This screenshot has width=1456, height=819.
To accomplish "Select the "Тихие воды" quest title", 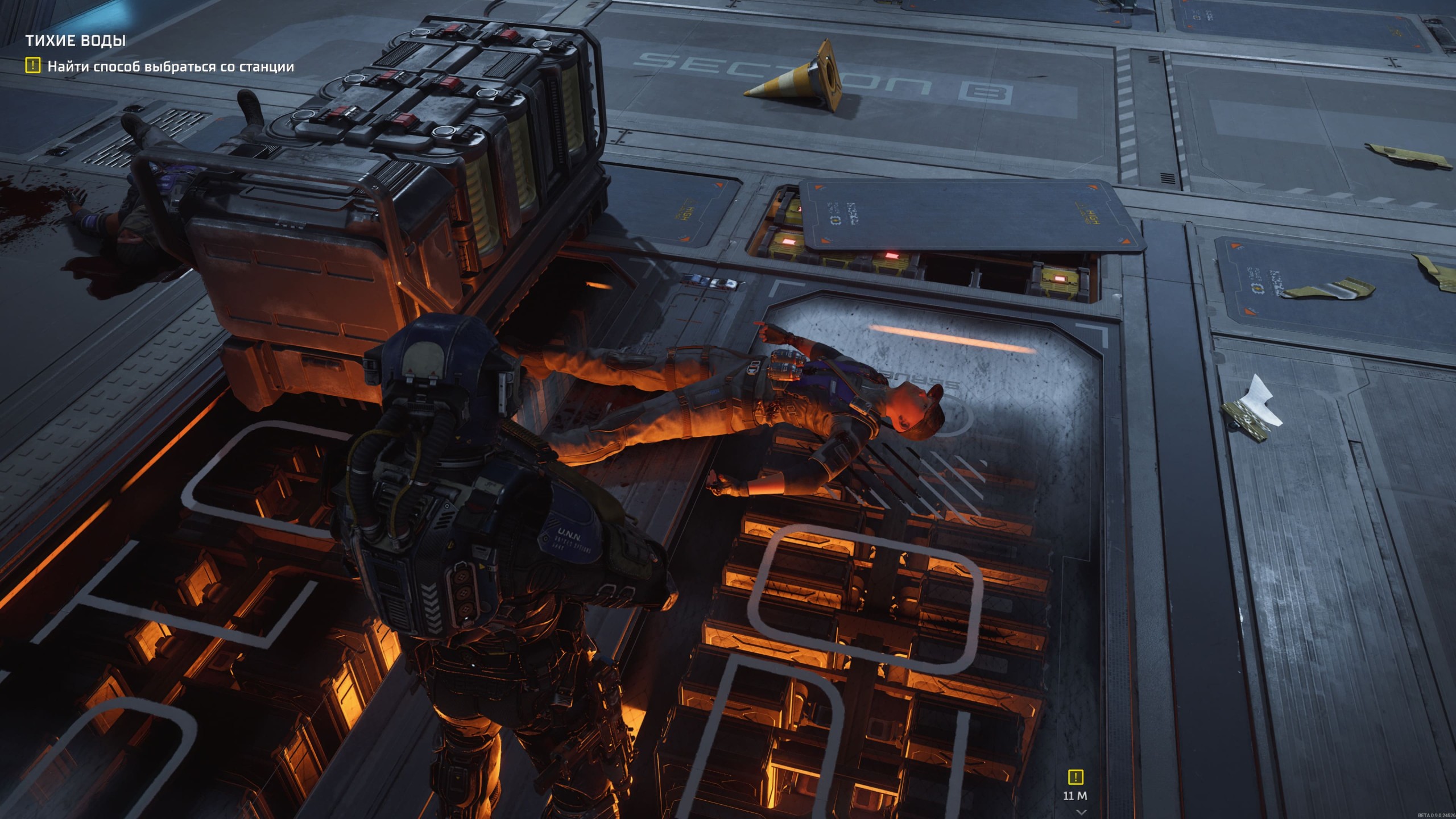I will pos(76,40).
